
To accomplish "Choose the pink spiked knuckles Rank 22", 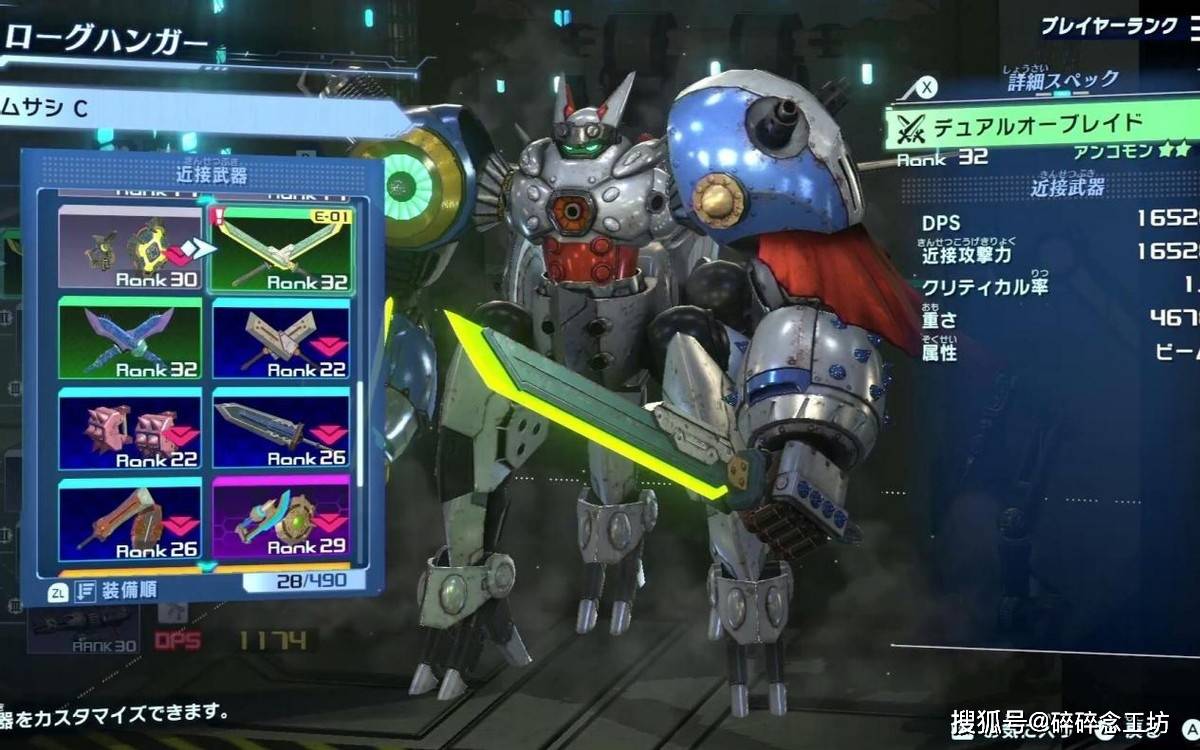I will 129,428.
